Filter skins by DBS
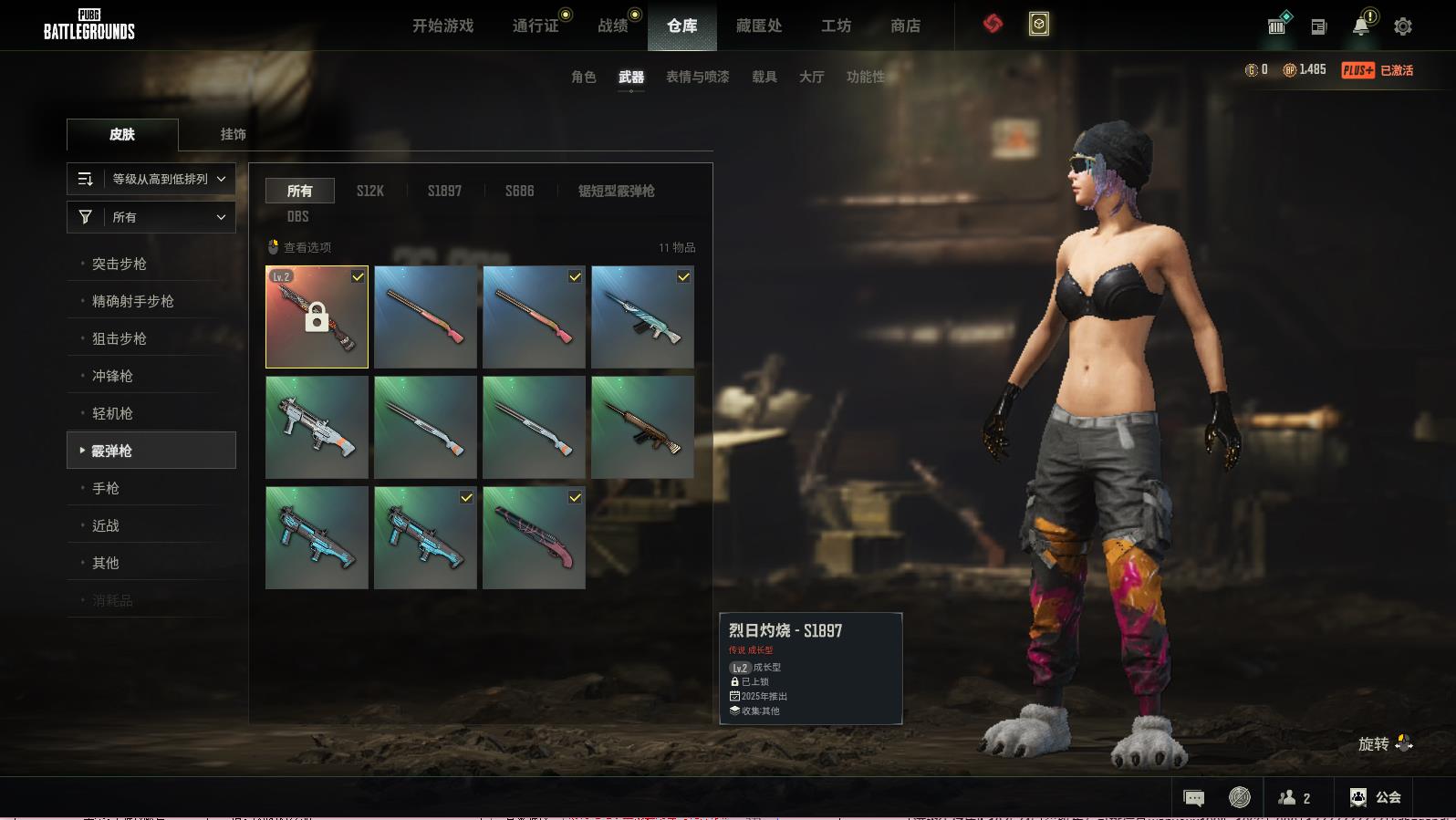 point(297,216)
